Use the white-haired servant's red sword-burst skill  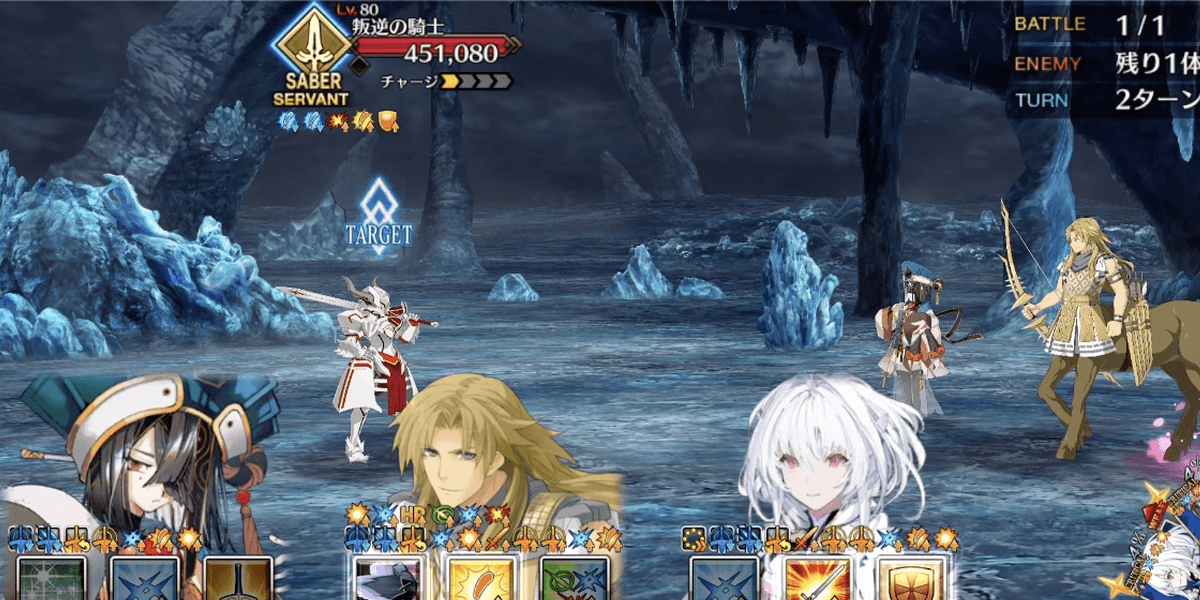tap(817, 580)
